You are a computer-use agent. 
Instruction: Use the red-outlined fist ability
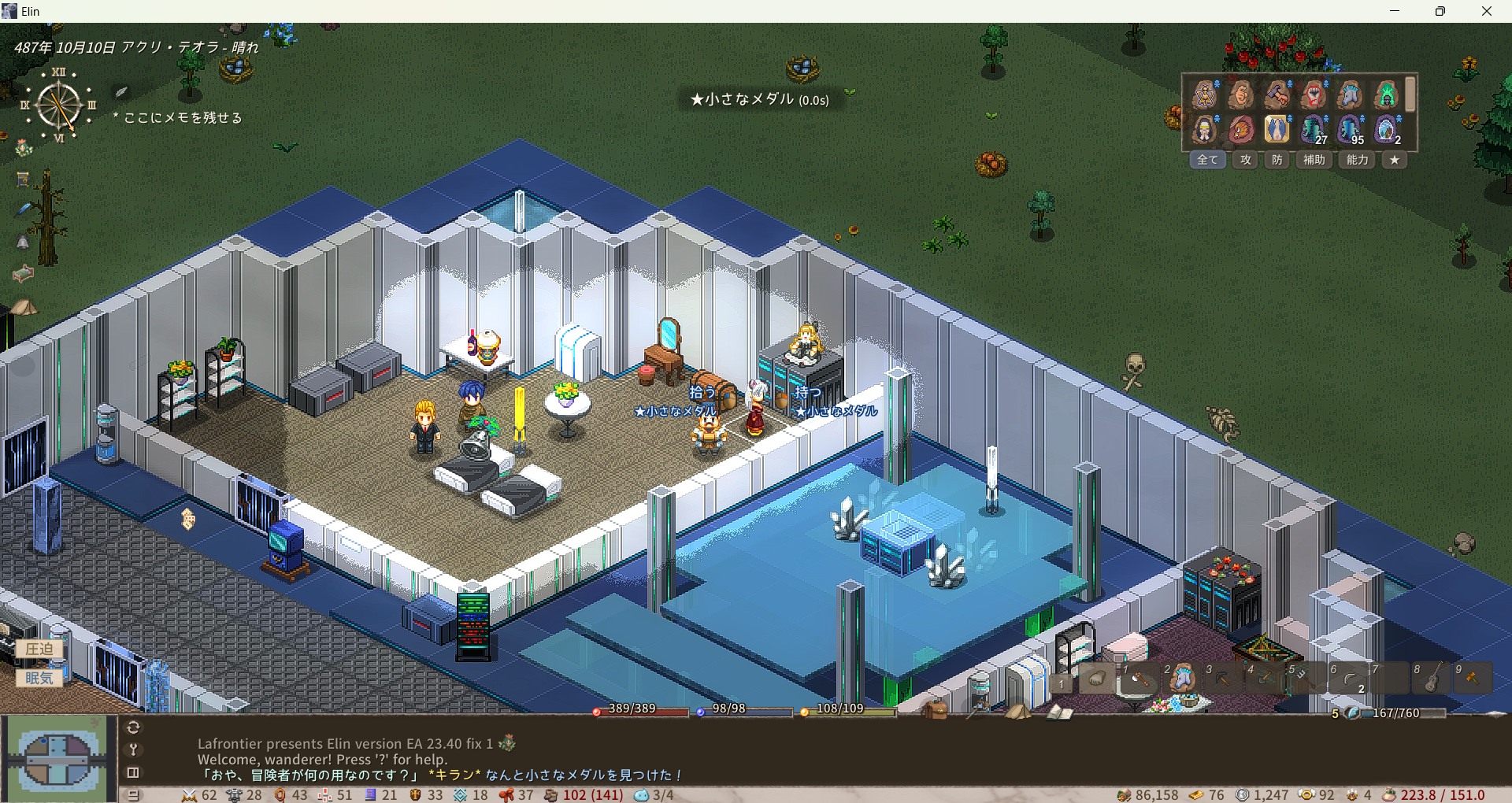click(x=1313, y=95)
